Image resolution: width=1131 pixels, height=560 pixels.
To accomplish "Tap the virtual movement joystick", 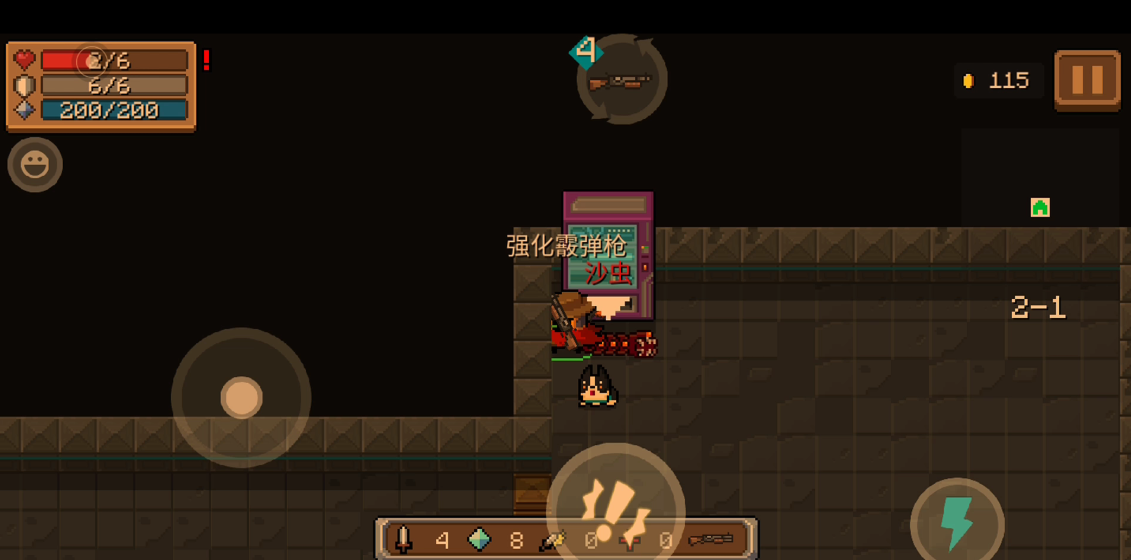I will click(x=241, y=397).
